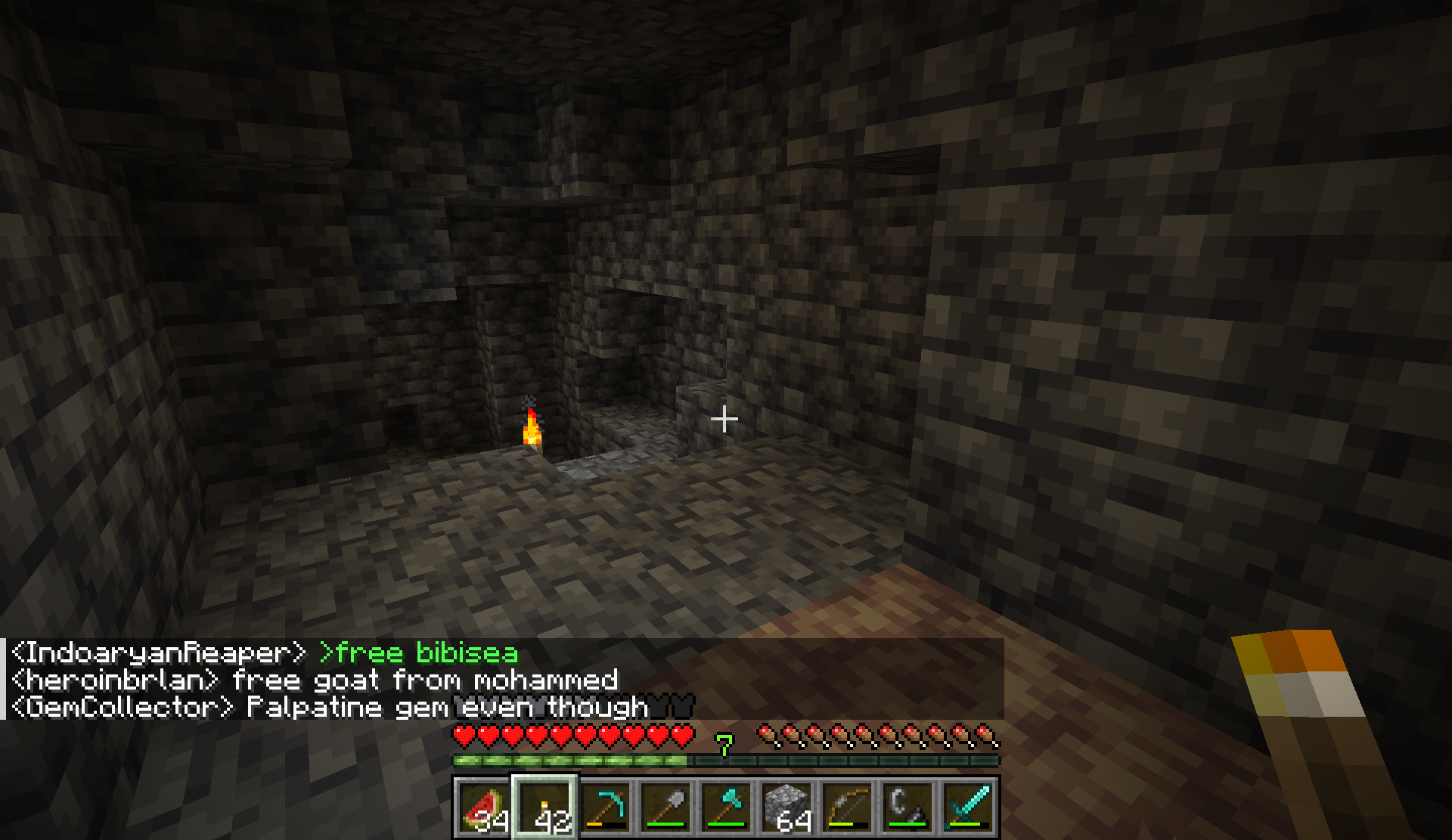Select the bow in the hotbar
Screen dimensions: 1452x840
848,807
